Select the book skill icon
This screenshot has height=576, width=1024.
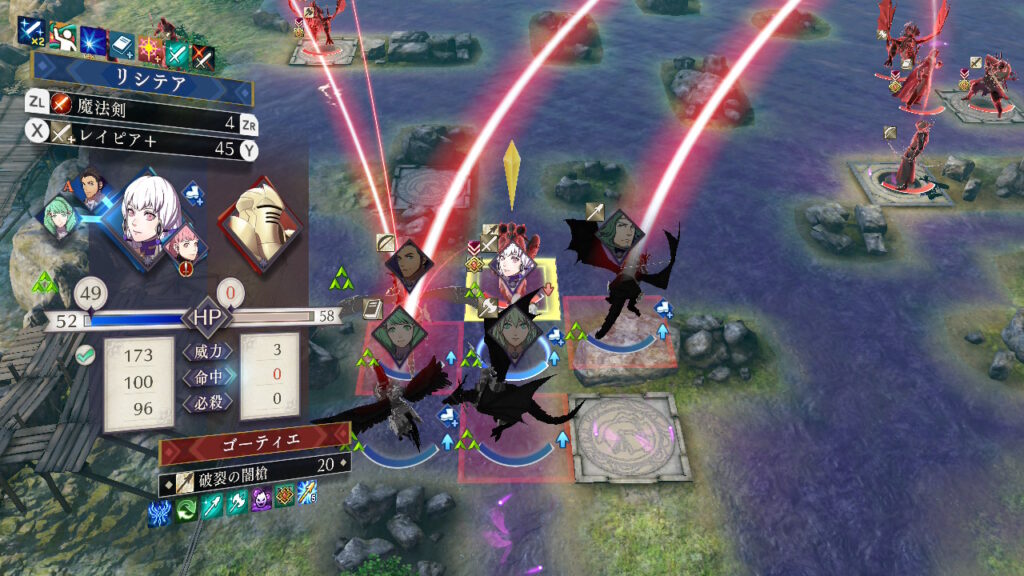click(122, 46)
